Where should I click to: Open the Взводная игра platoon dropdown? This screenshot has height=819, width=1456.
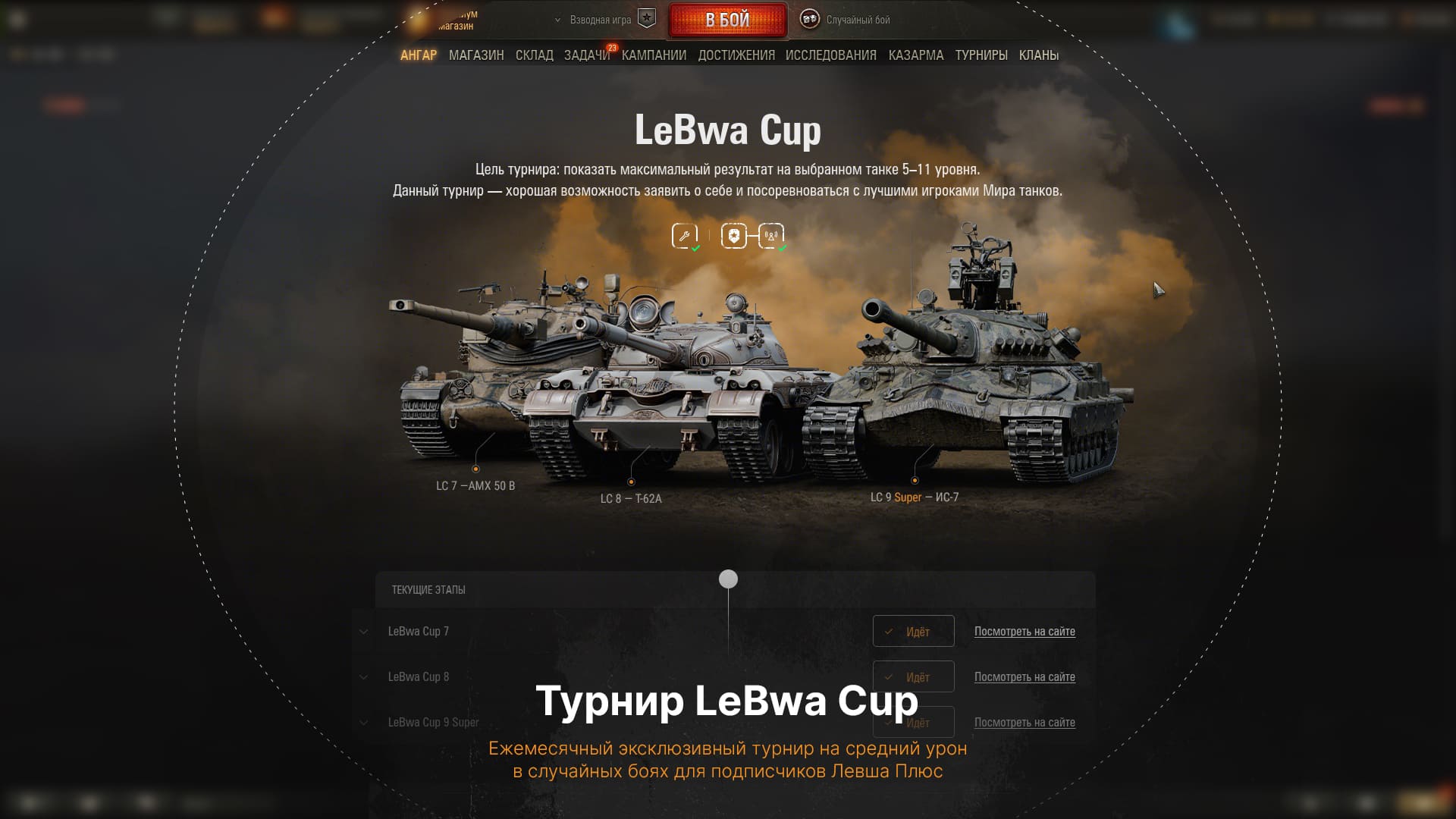(599, 20)
